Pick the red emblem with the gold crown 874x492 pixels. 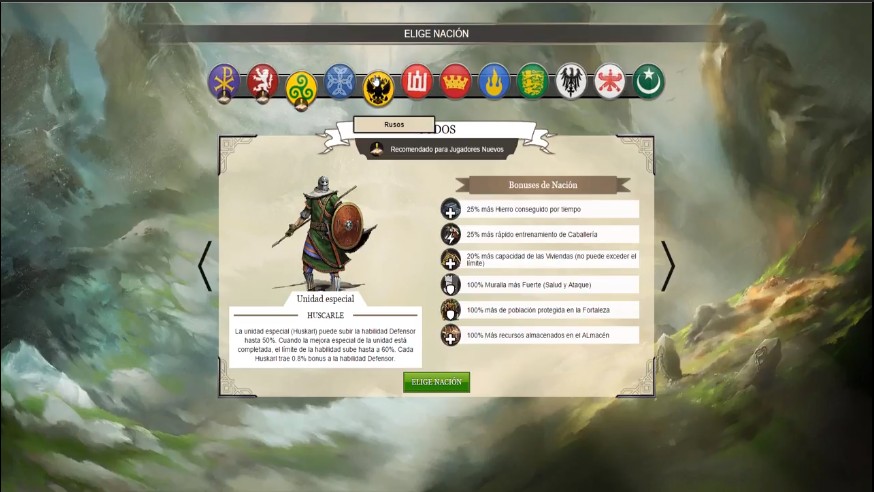coord(456,81)
